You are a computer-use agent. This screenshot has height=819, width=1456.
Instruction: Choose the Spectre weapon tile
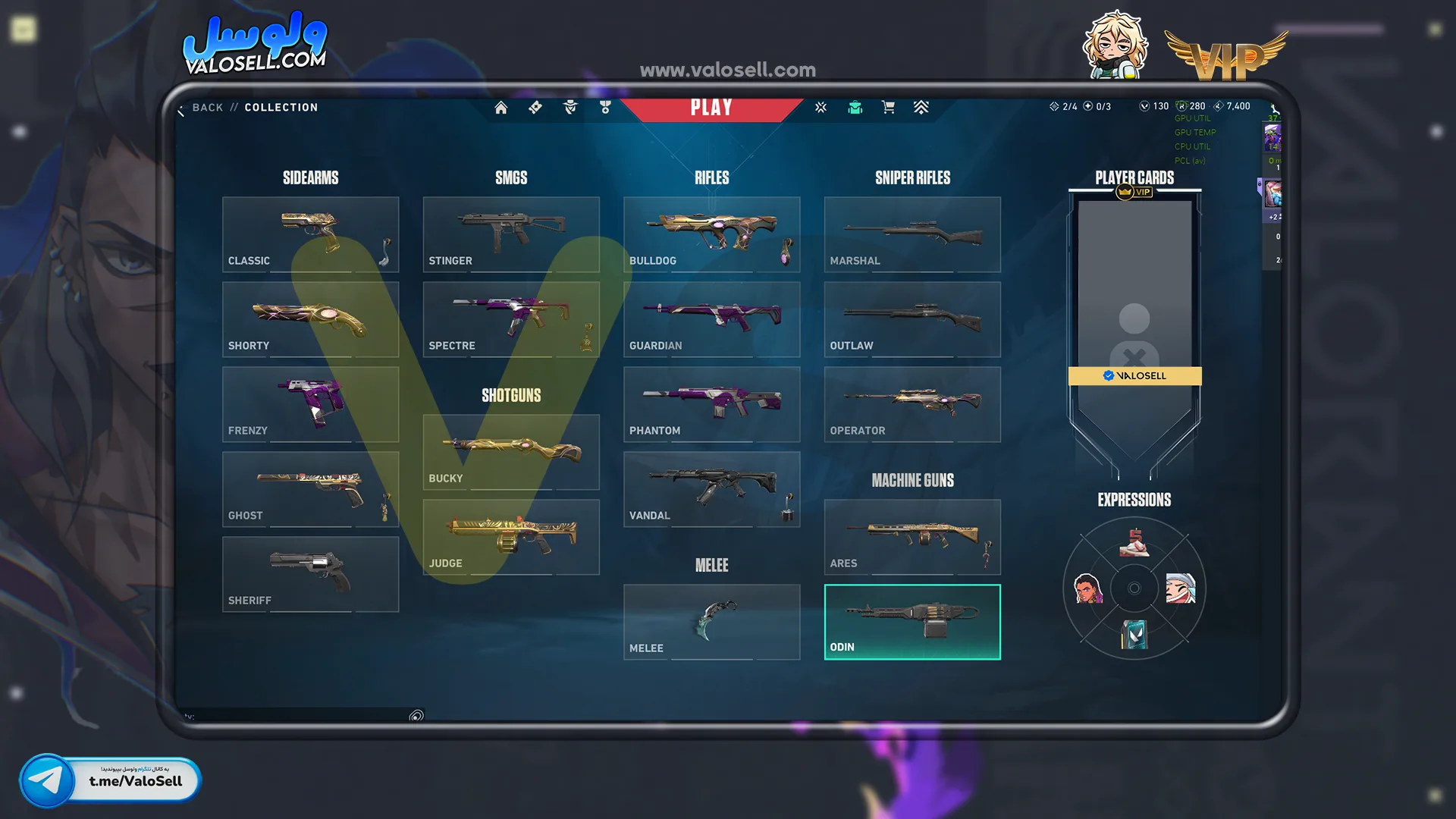point(510,319)
